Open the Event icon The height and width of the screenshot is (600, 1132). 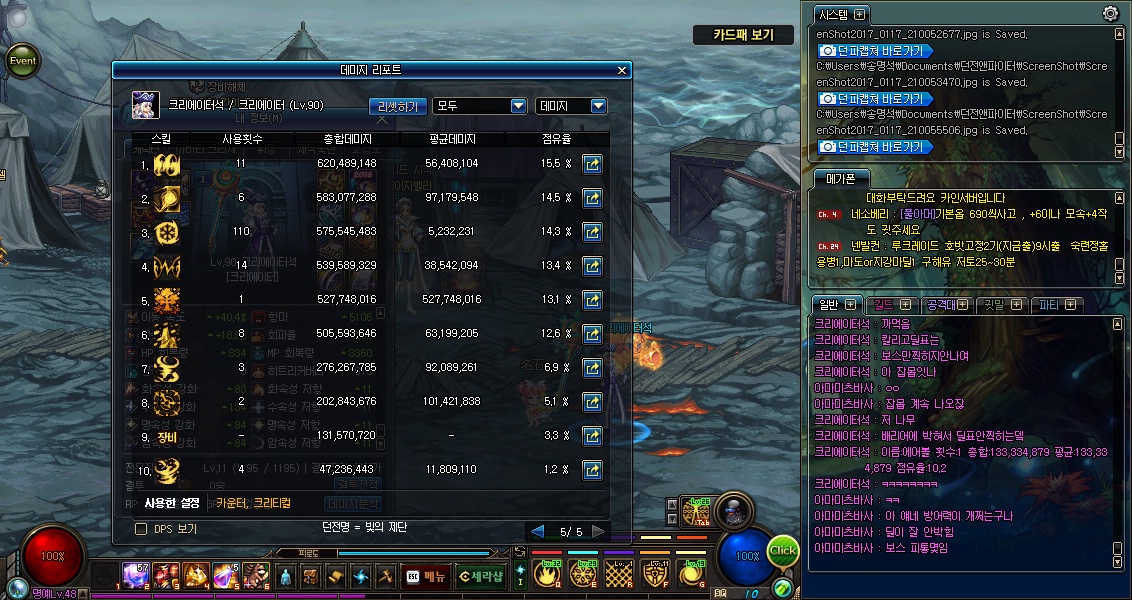22,60
